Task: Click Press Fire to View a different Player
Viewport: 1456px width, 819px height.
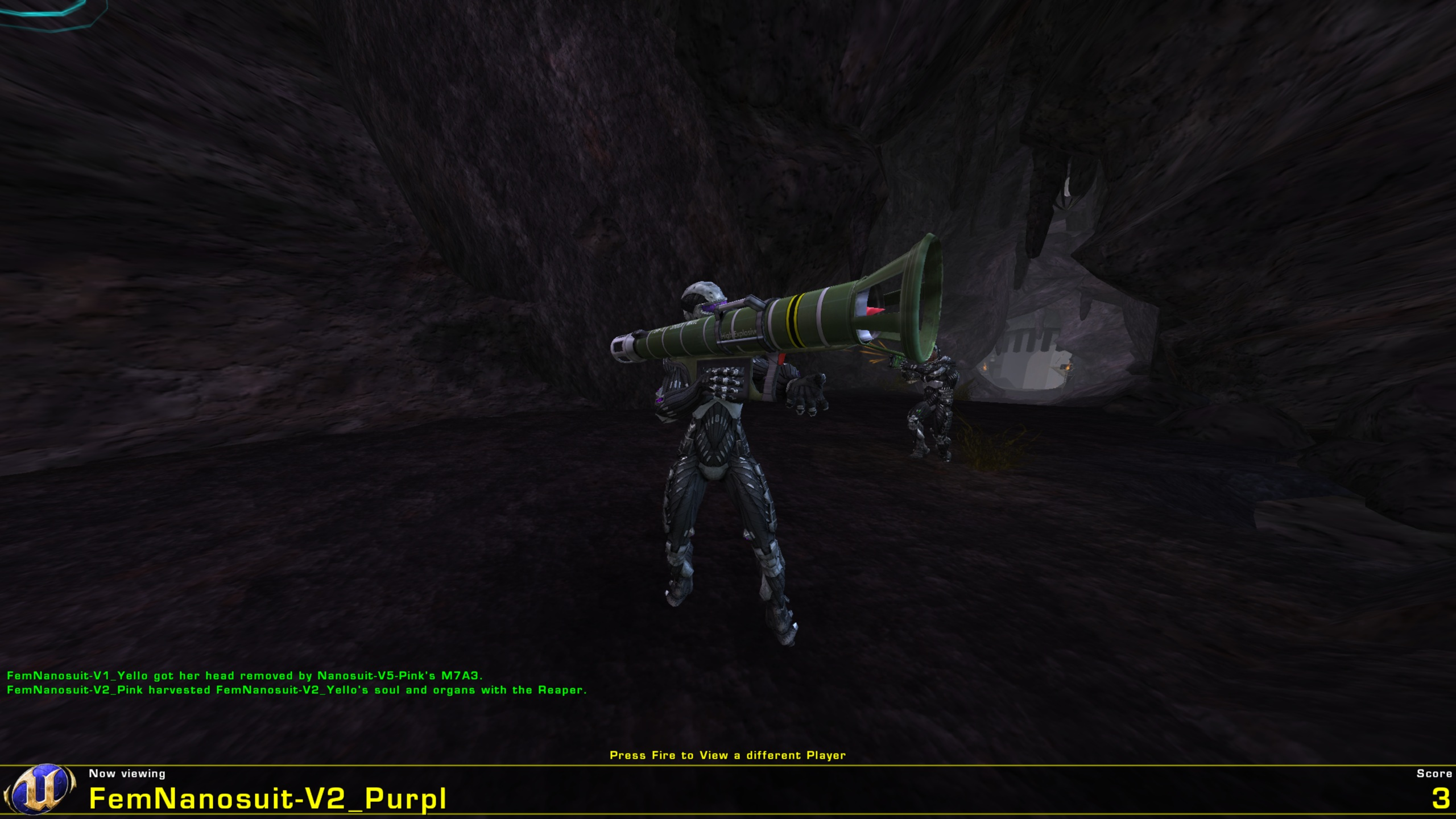Action: (x=728, y=754)
